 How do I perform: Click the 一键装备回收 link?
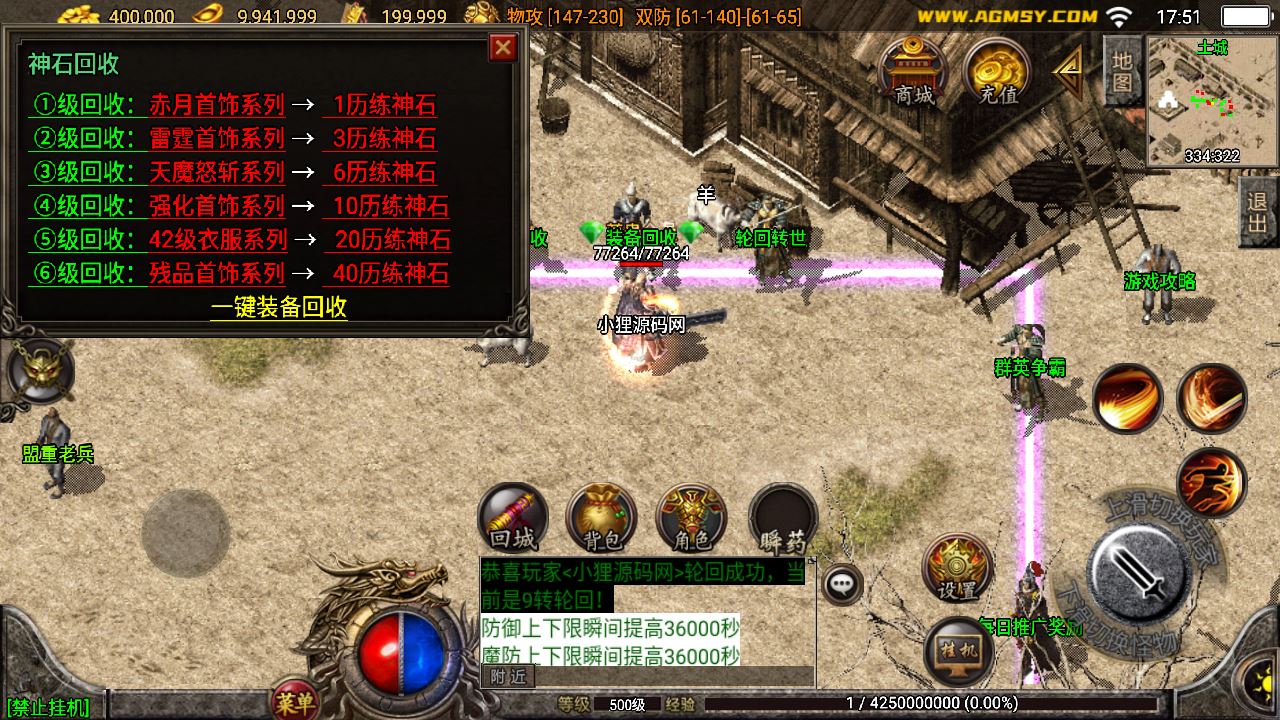(x=279, y=307)
